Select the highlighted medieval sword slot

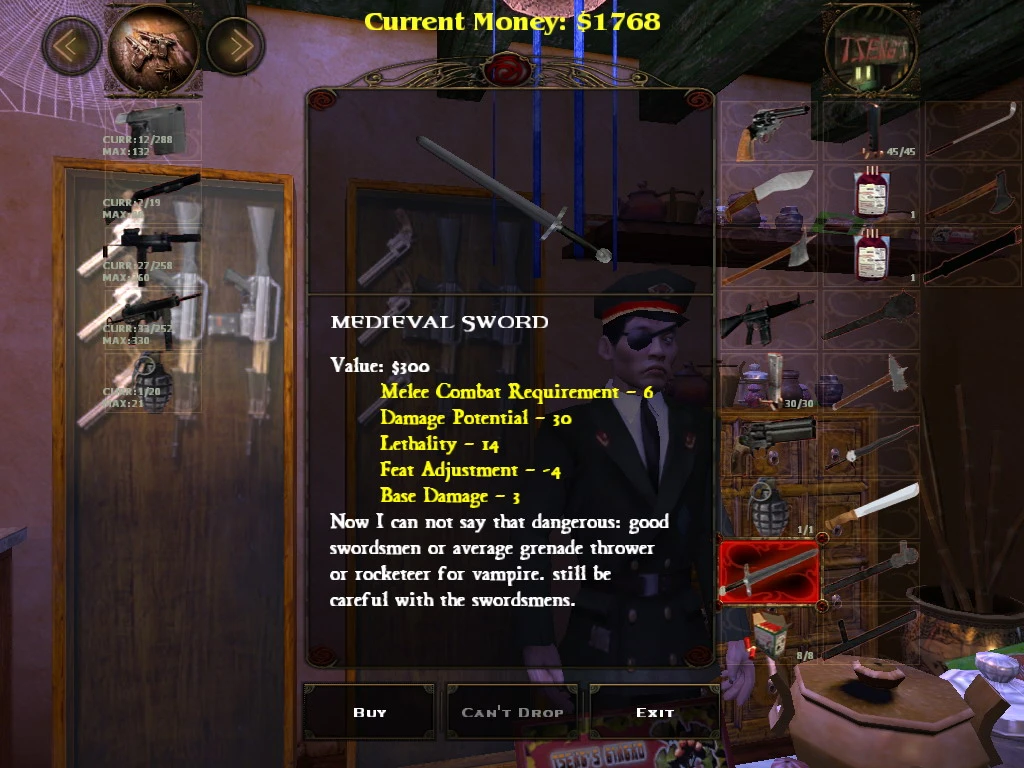[769, 572]
